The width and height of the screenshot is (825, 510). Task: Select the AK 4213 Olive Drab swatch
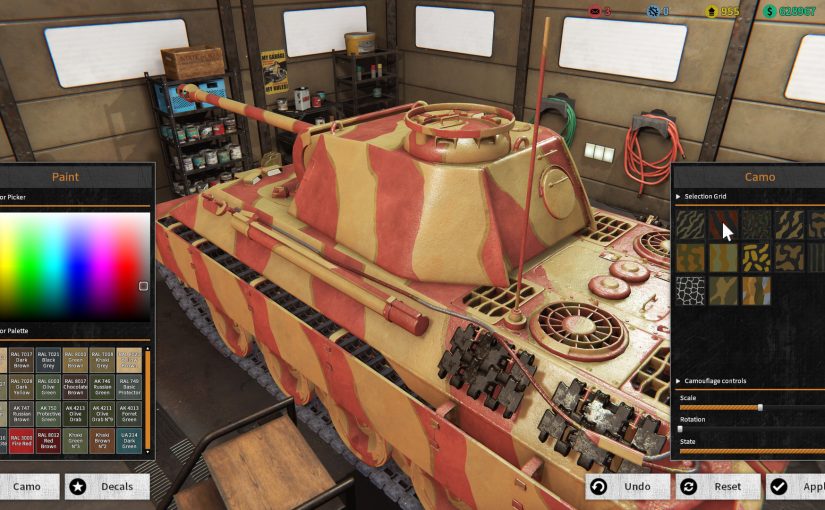(x=75, y=412)
